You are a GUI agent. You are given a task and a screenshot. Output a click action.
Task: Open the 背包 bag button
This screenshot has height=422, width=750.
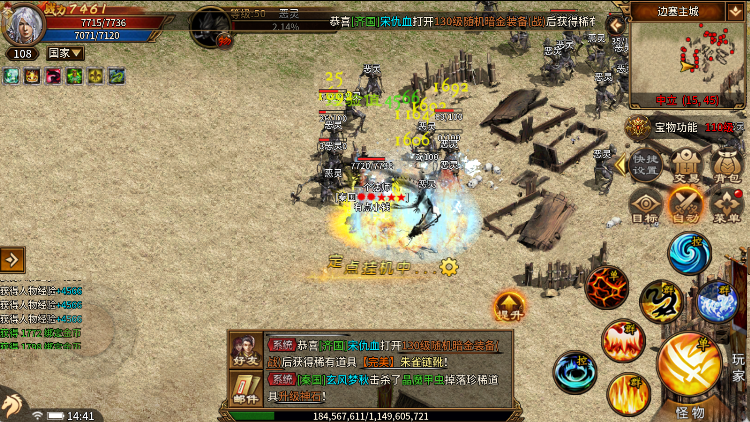click(x=727, y=165)
